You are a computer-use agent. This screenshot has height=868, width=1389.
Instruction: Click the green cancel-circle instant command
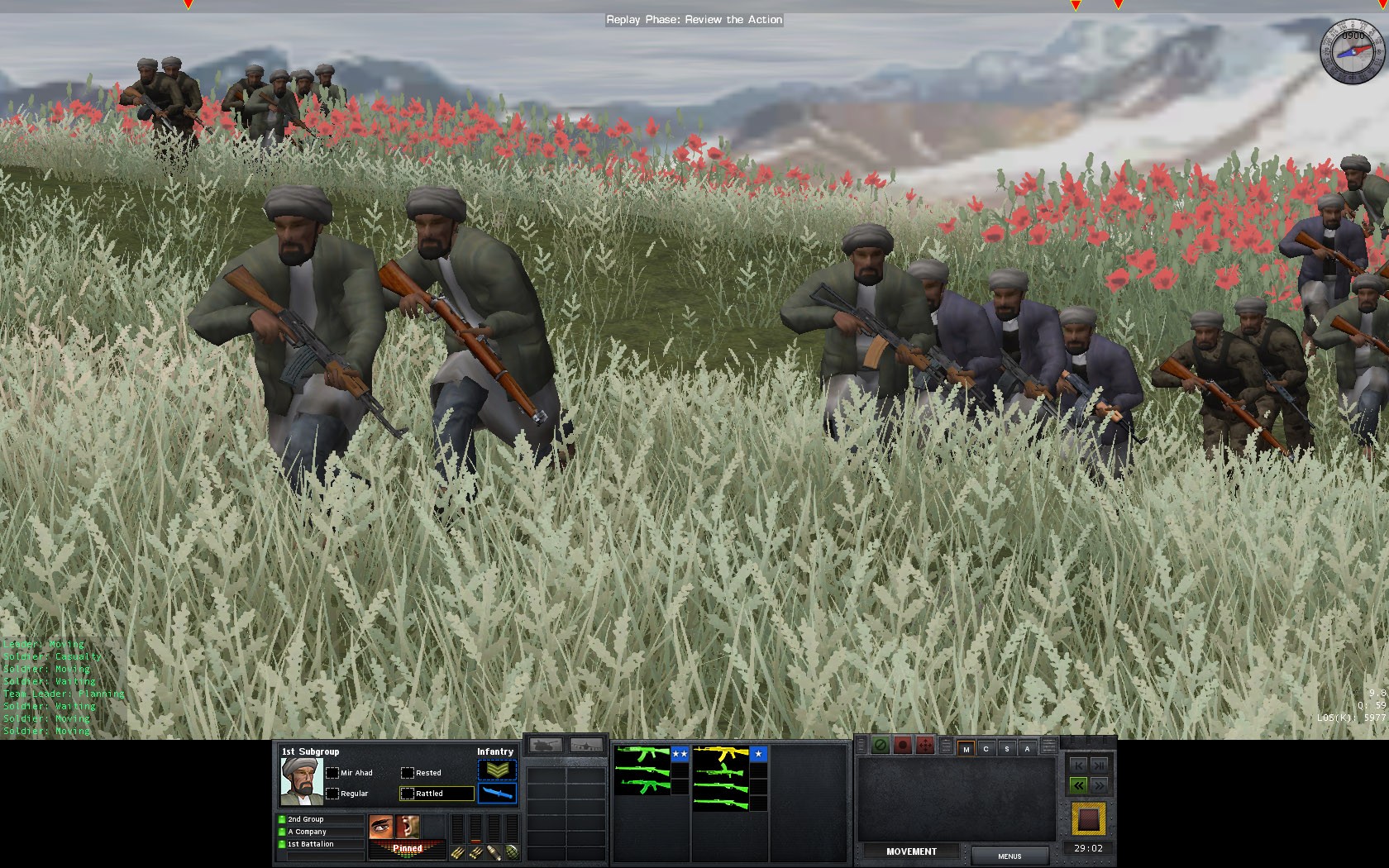[x=881, y=746]
